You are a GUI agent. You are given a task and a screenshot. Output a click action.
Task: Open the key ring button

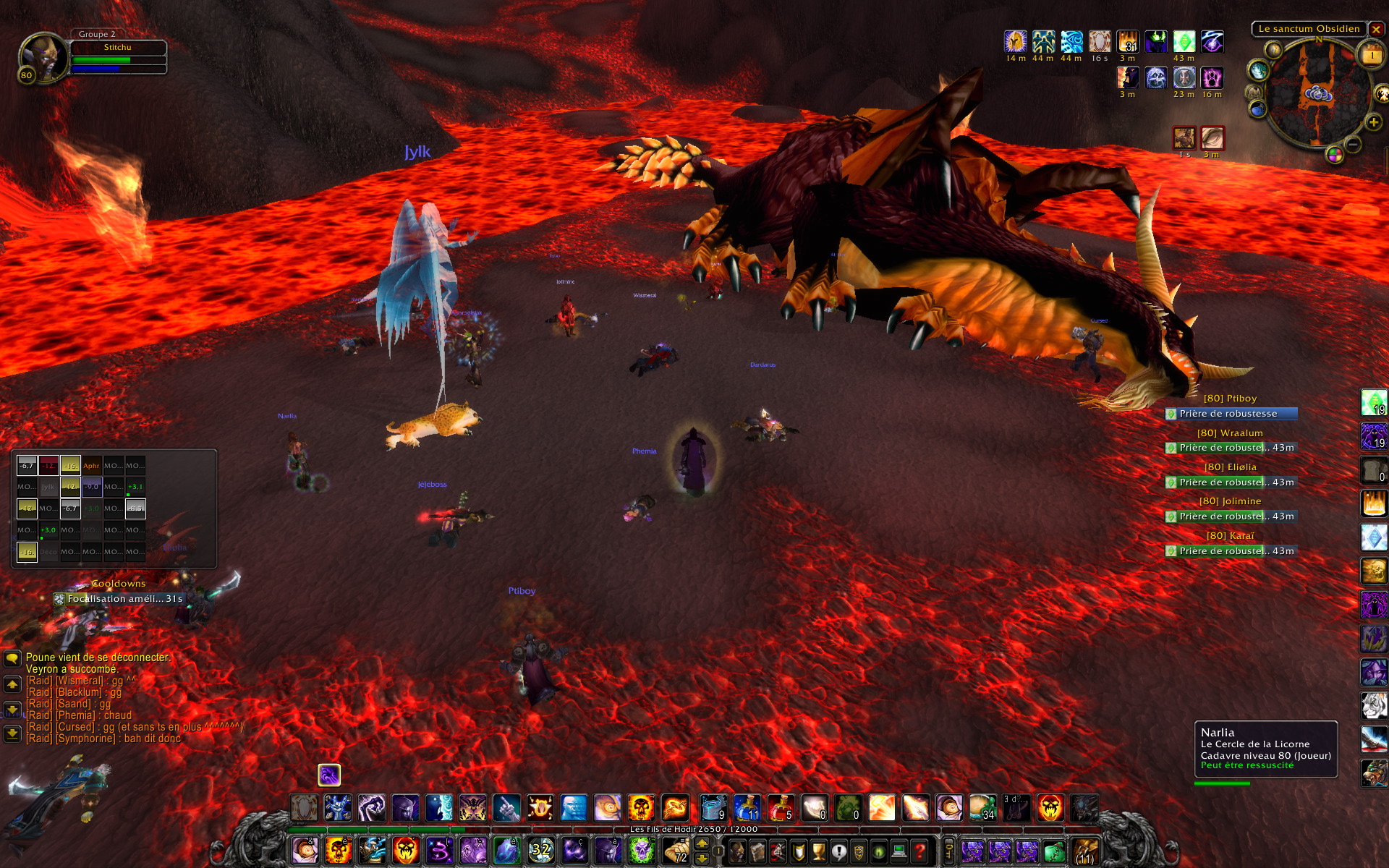949,851
